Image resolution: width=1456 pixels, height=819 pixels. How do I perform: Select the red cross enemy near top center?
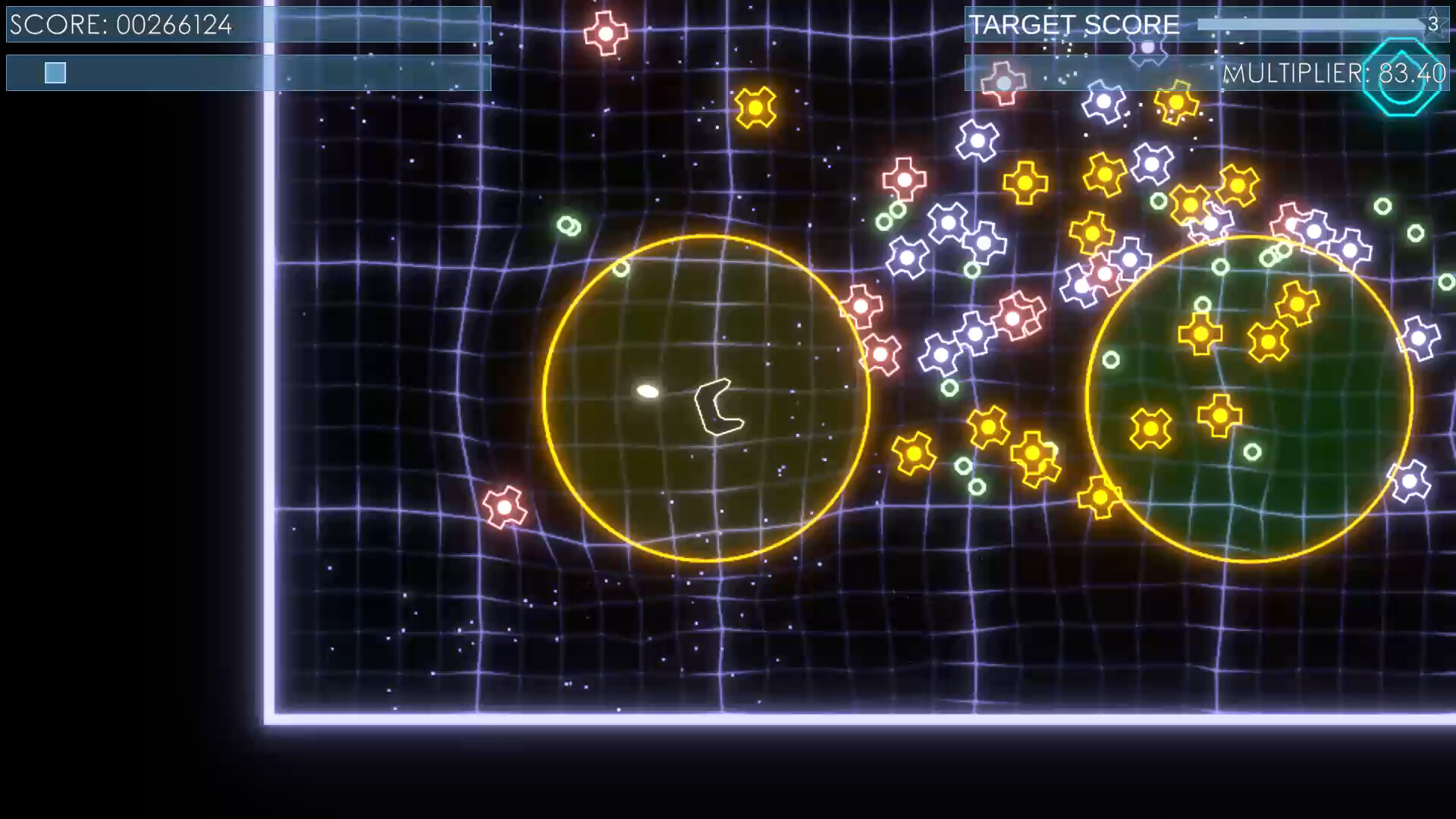coord(604,32)
